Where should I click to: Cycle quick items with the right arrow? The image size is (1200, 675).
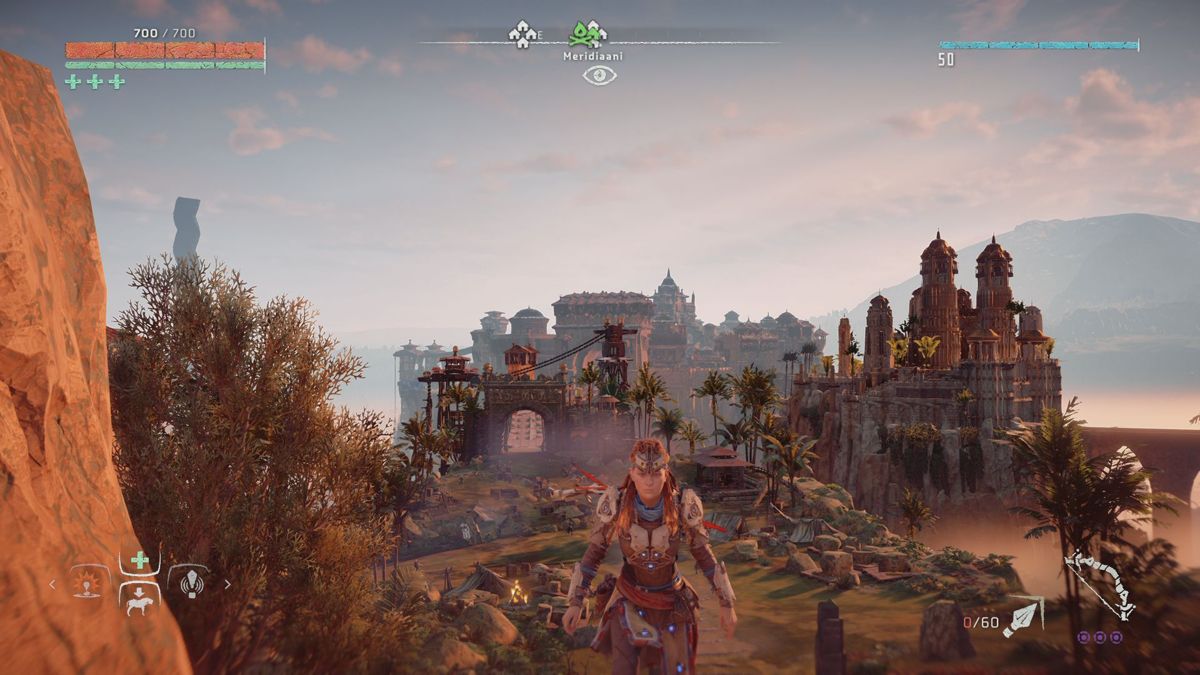[227, 584]
